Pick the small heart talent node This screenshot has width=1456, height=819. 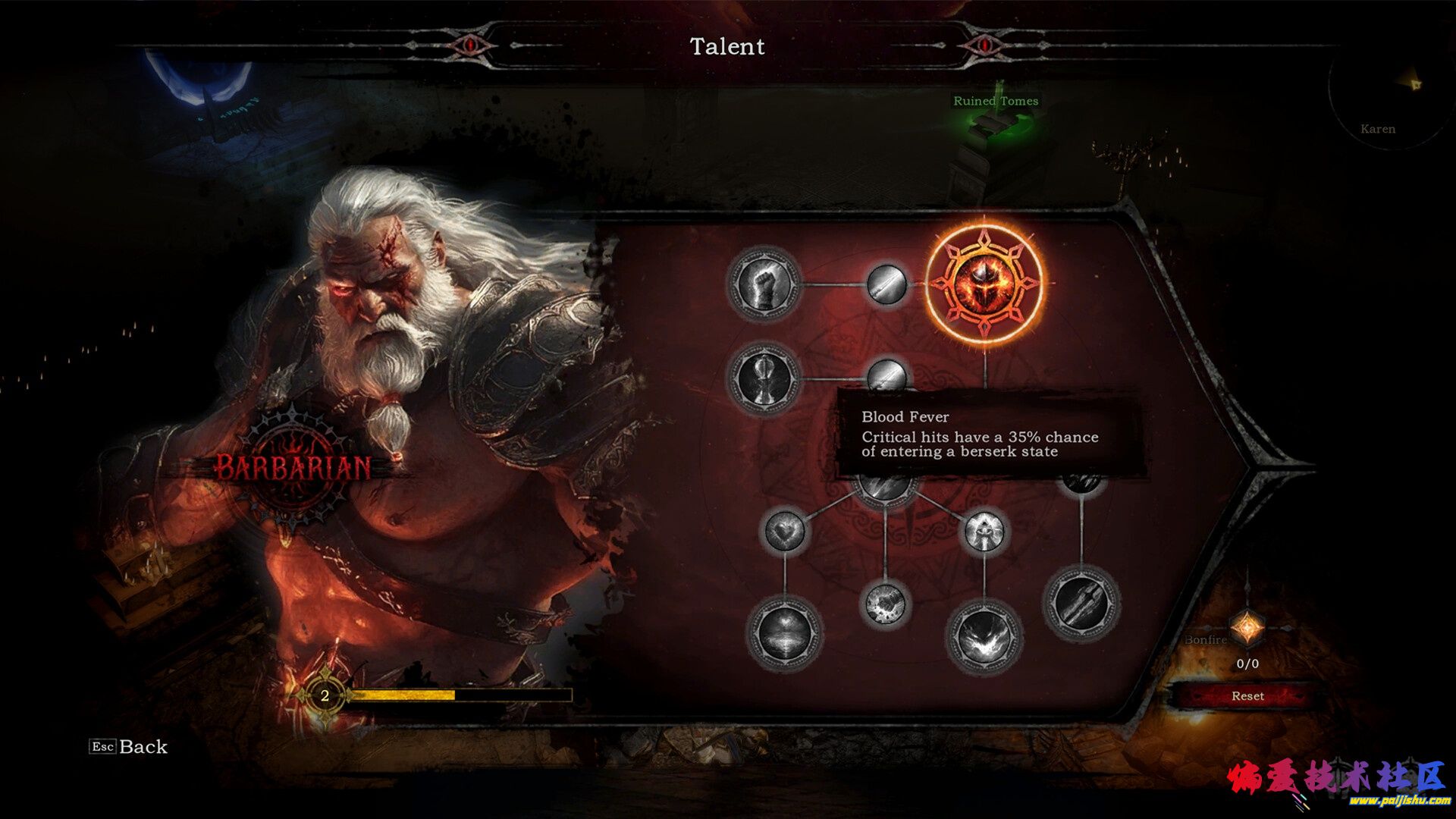[x=784, y=531]
